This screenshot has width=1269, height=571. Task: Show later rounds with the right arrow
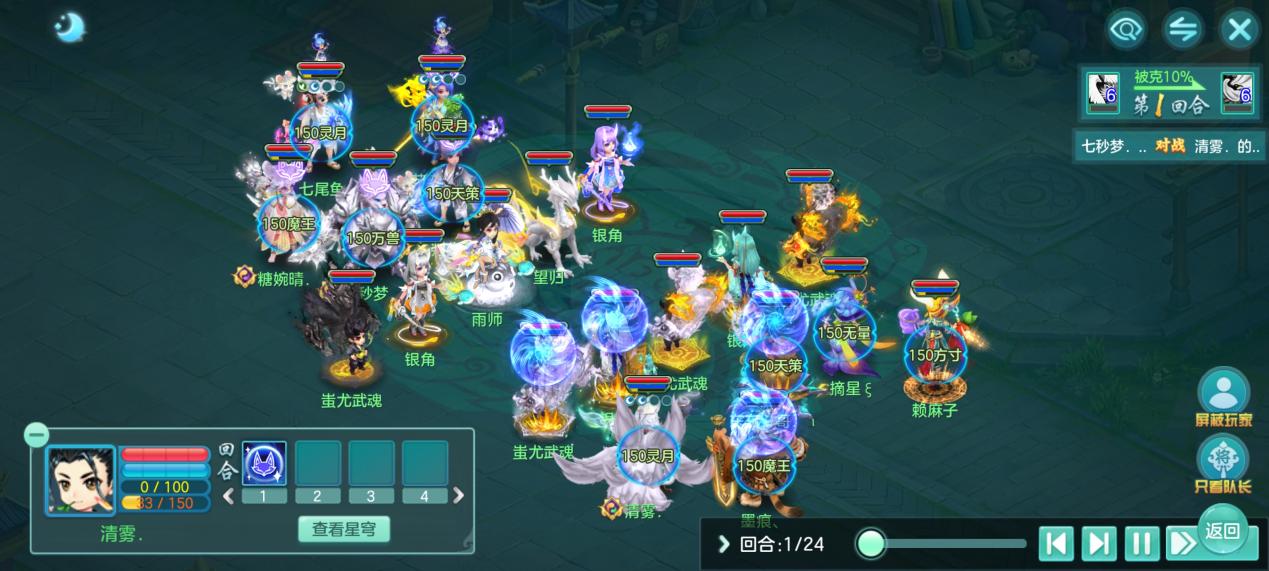(458, 495)
